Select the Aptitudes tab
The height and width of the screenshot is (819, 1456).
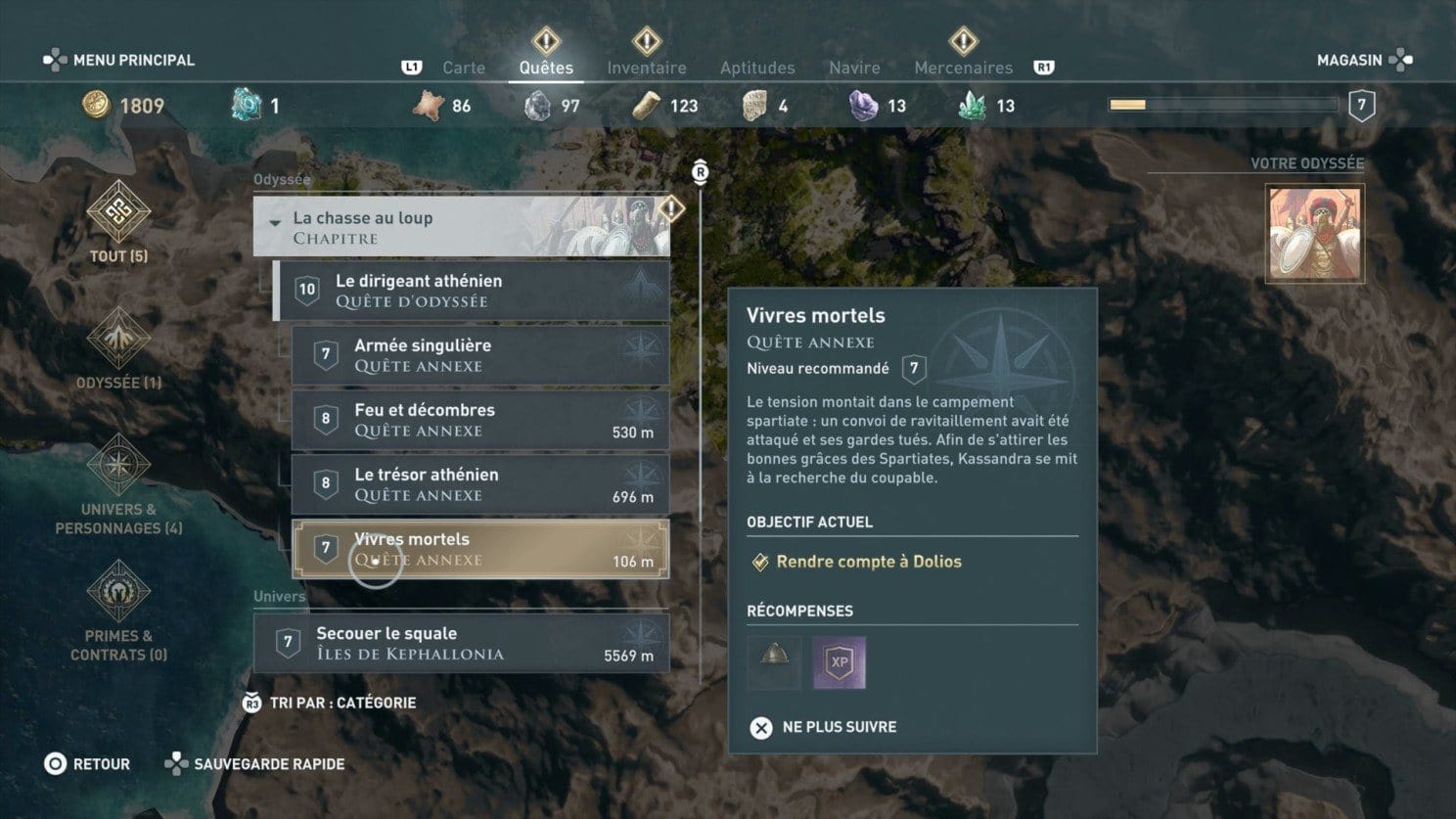[757, 68]
